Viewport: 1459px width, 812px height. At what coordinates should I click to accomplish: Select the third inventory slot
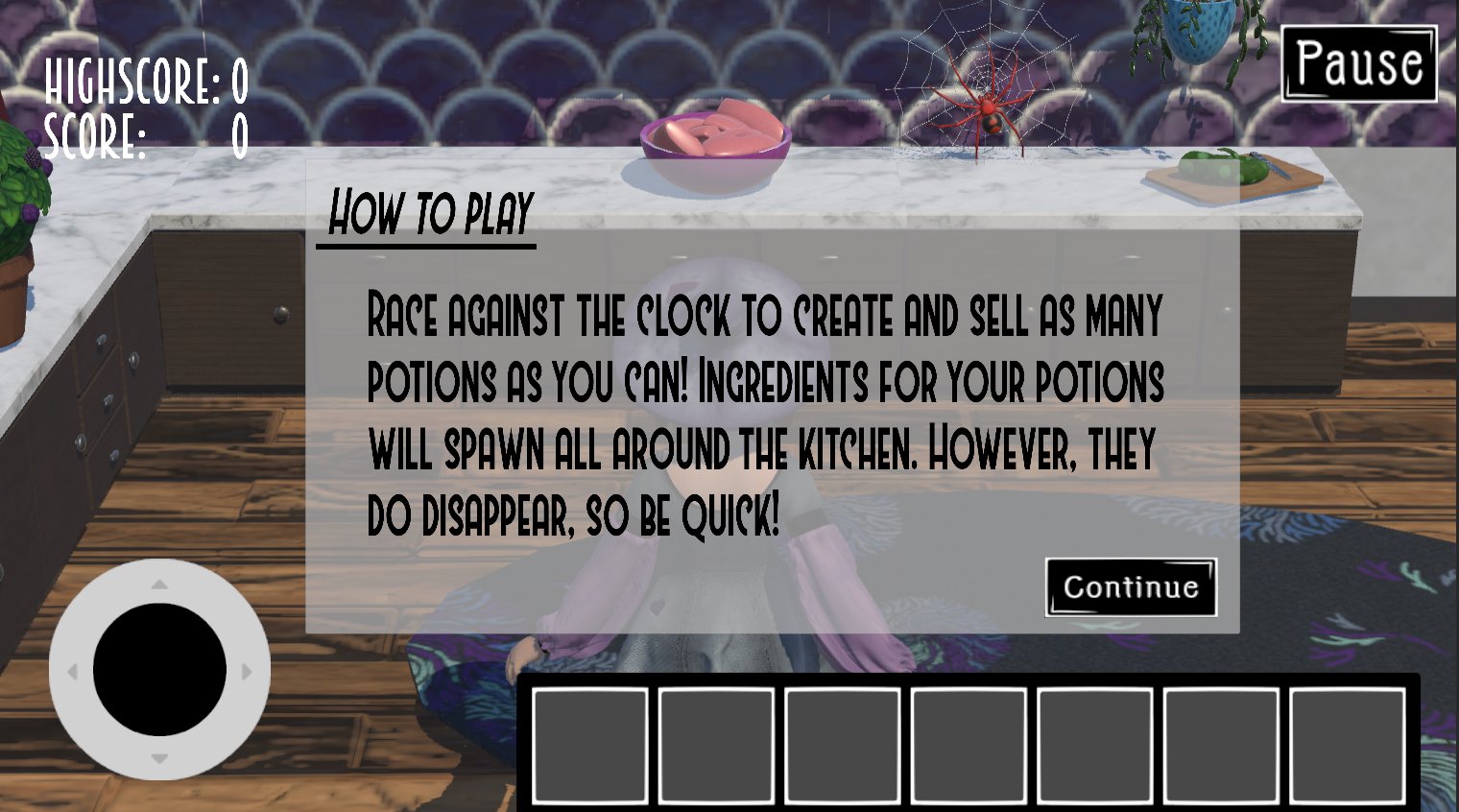pos(844,744)
